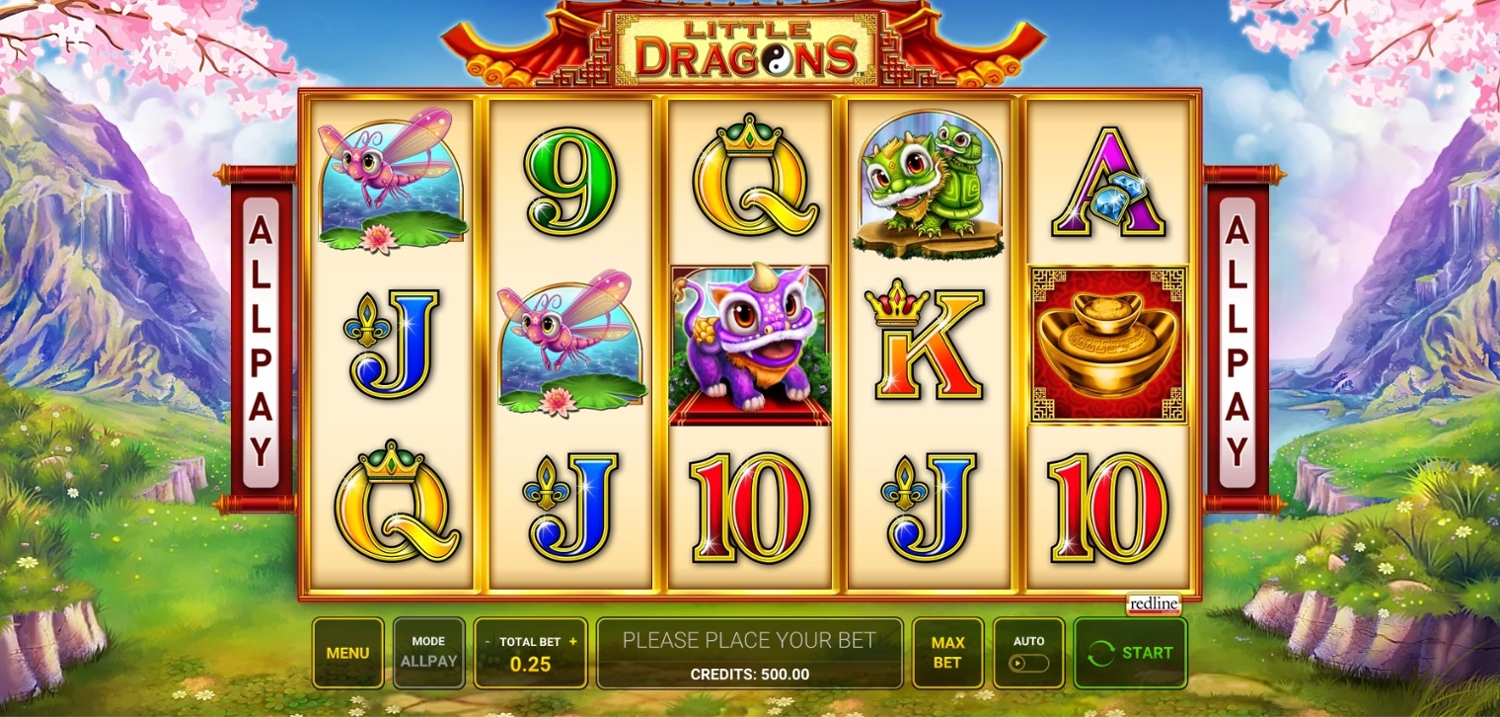Decrease total bet with minus sign
The image size is (1500, 717).
coord(488,642)
